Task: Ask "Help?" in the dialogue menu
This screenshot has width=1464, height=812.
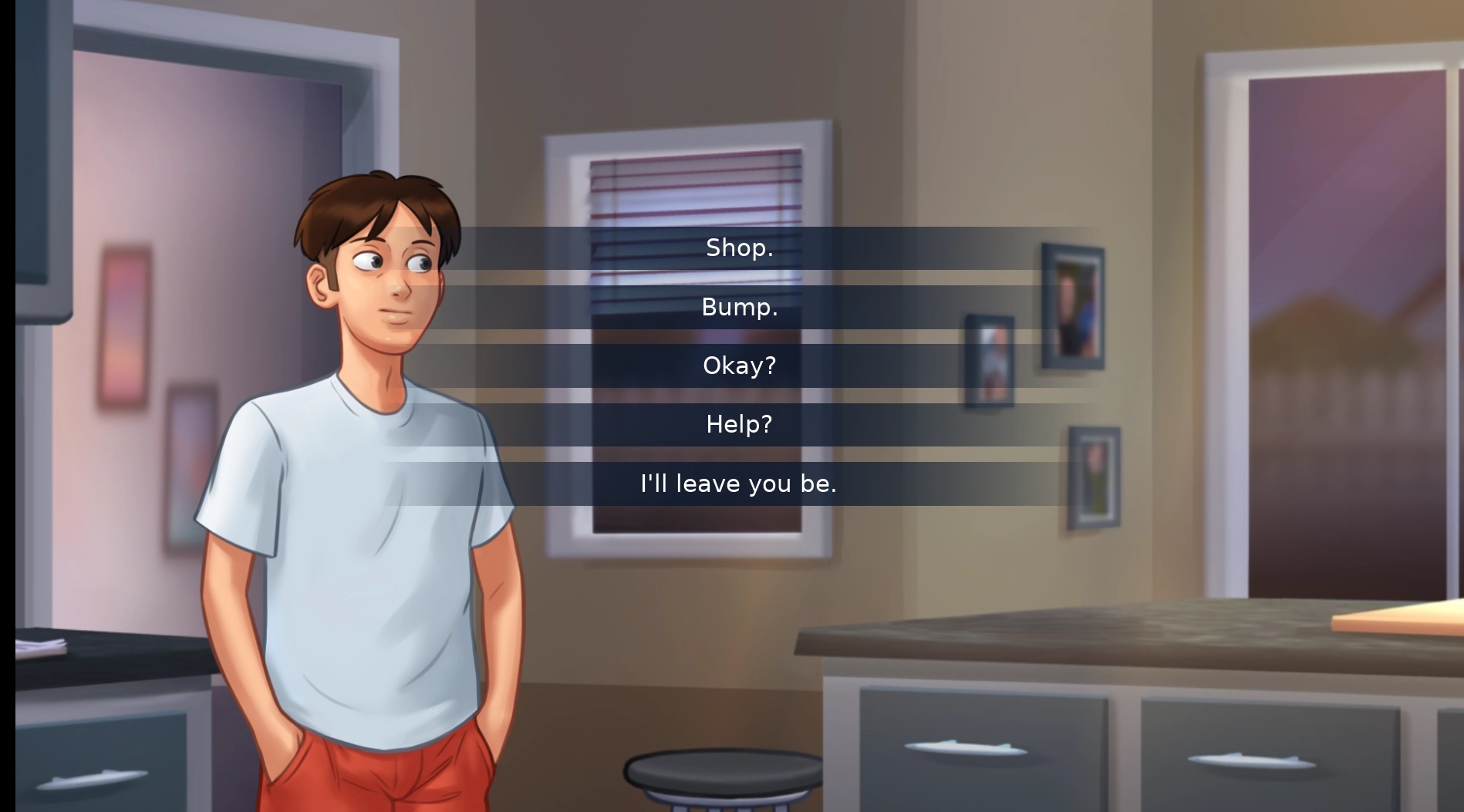Action: pos(739,424)
